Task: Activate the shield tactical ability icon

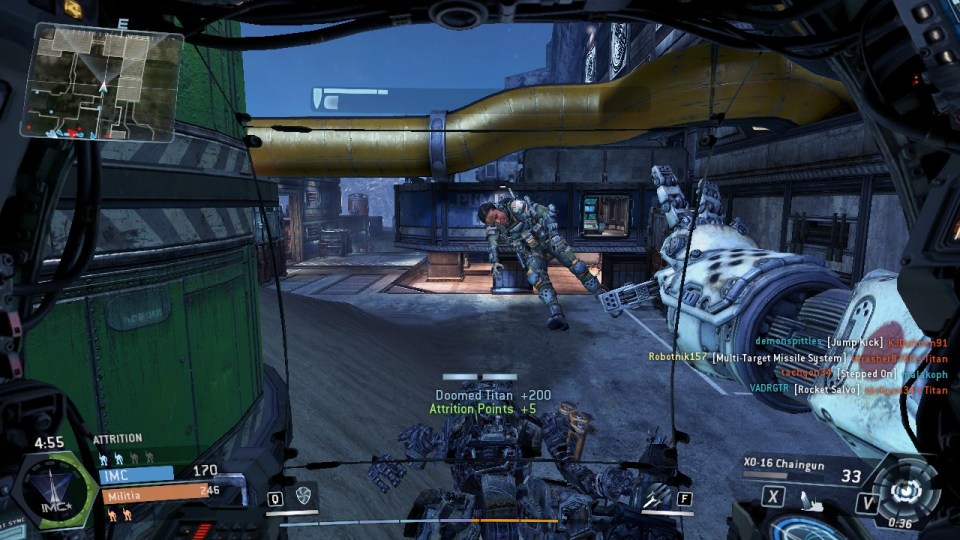Action: click(x=304, y=496)
